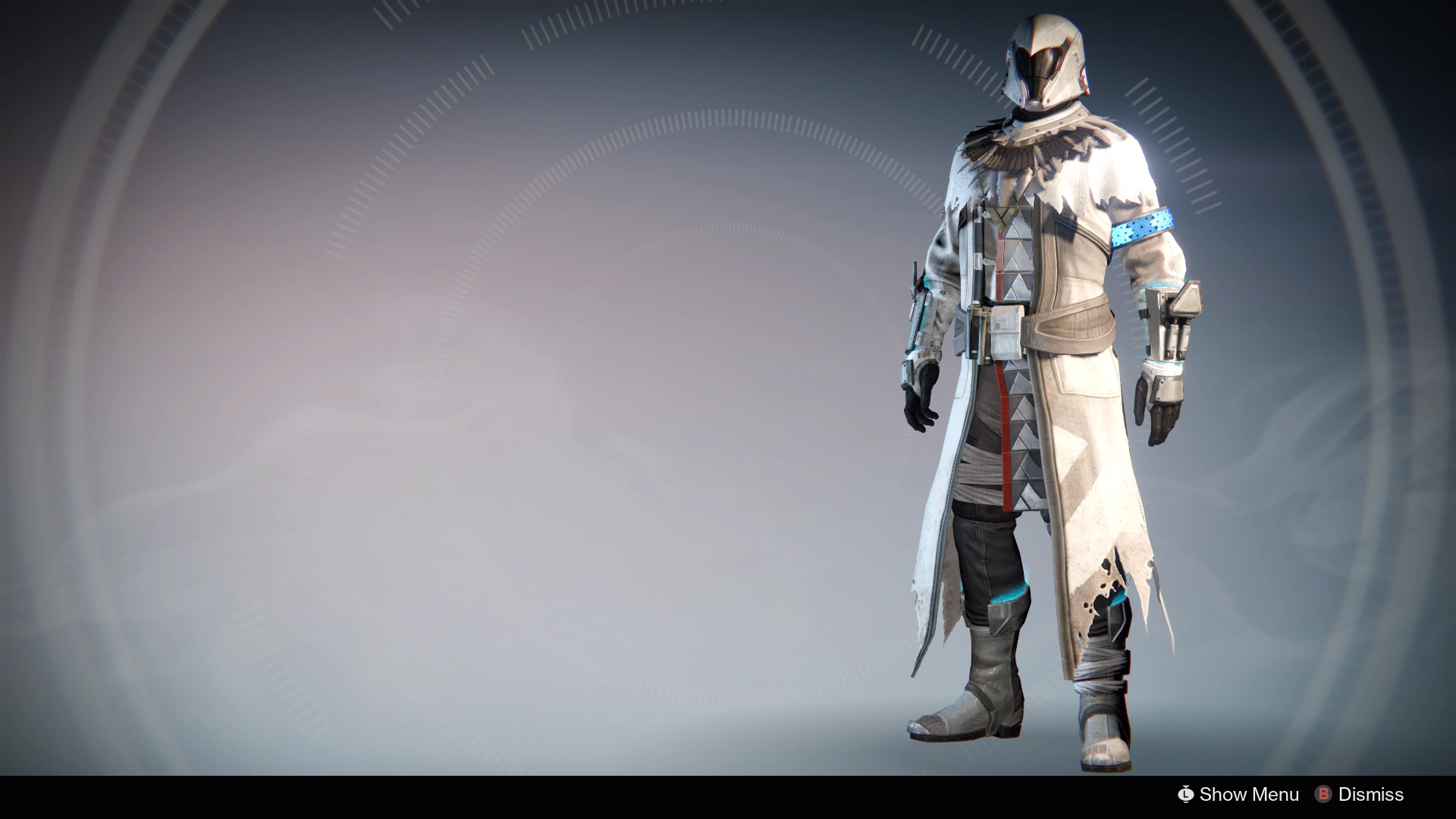Viewport: 1456px width, 819px height.
Task: Select the wrist-mounted device on the right arm
Action: 1172,318
